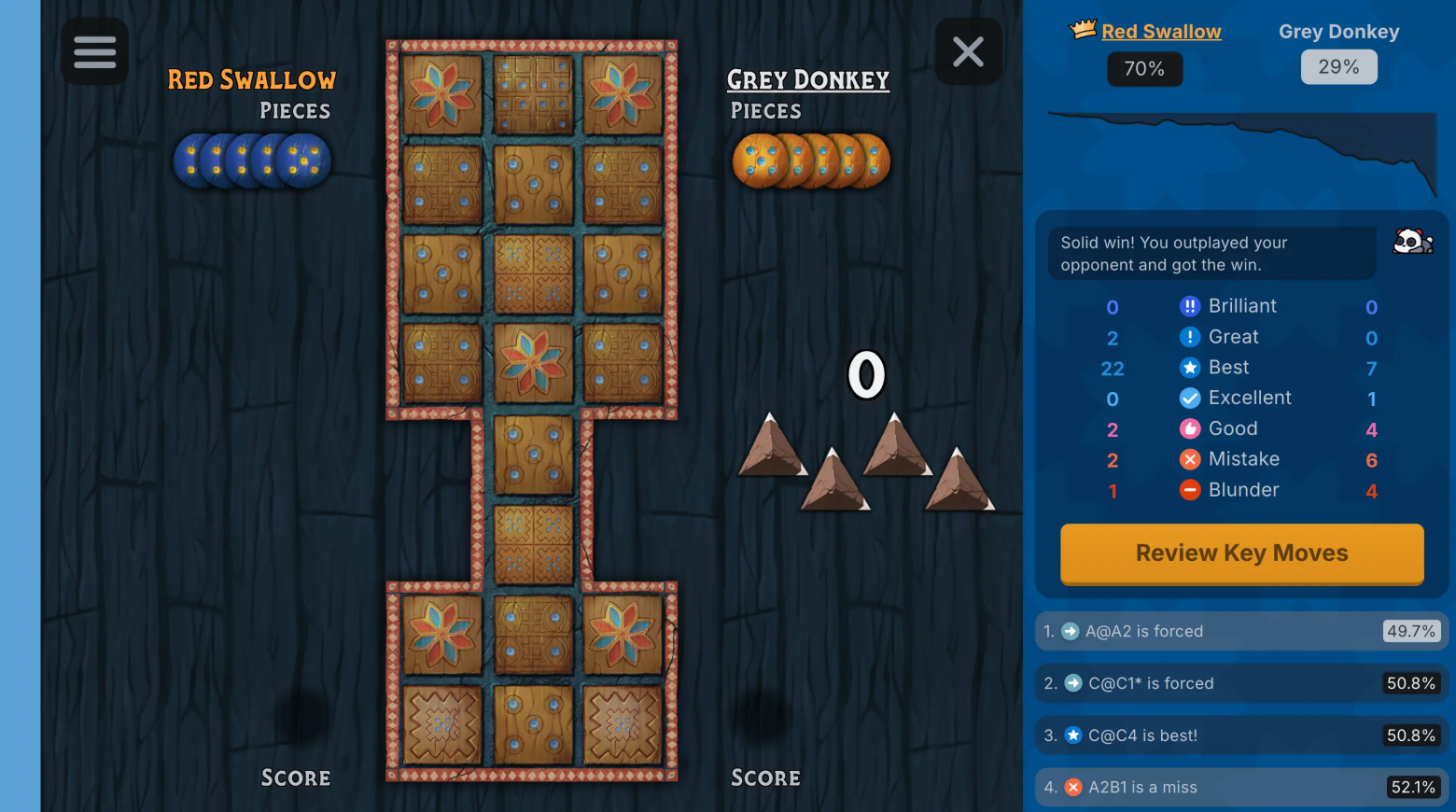The width and height of the screenshot is (1456, 812).
Task: Expand the move entry A@A2 is forced
Action: (1241, 631)
